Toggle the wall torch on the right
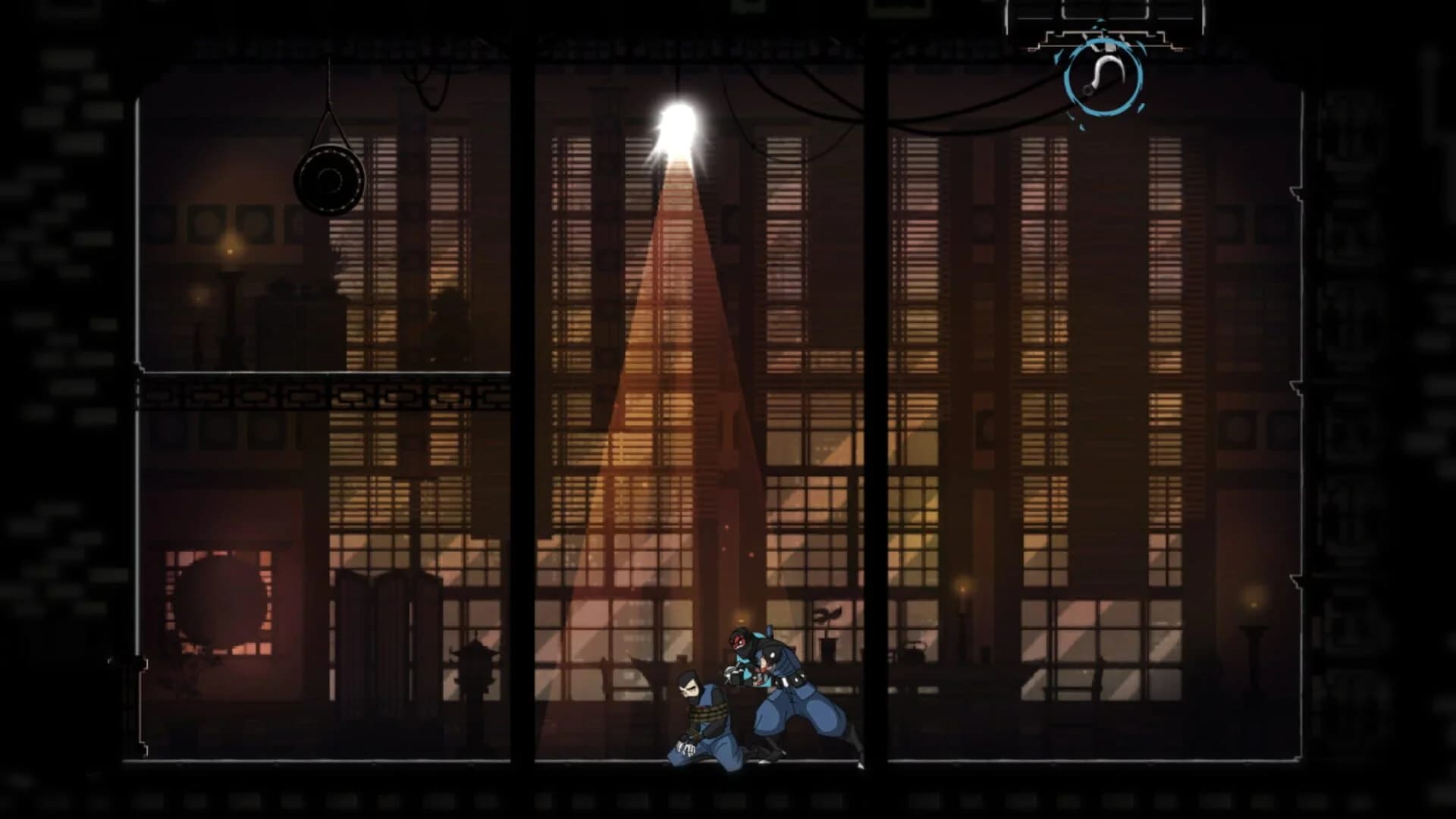1456x819 pixels. tap(962, 590)
